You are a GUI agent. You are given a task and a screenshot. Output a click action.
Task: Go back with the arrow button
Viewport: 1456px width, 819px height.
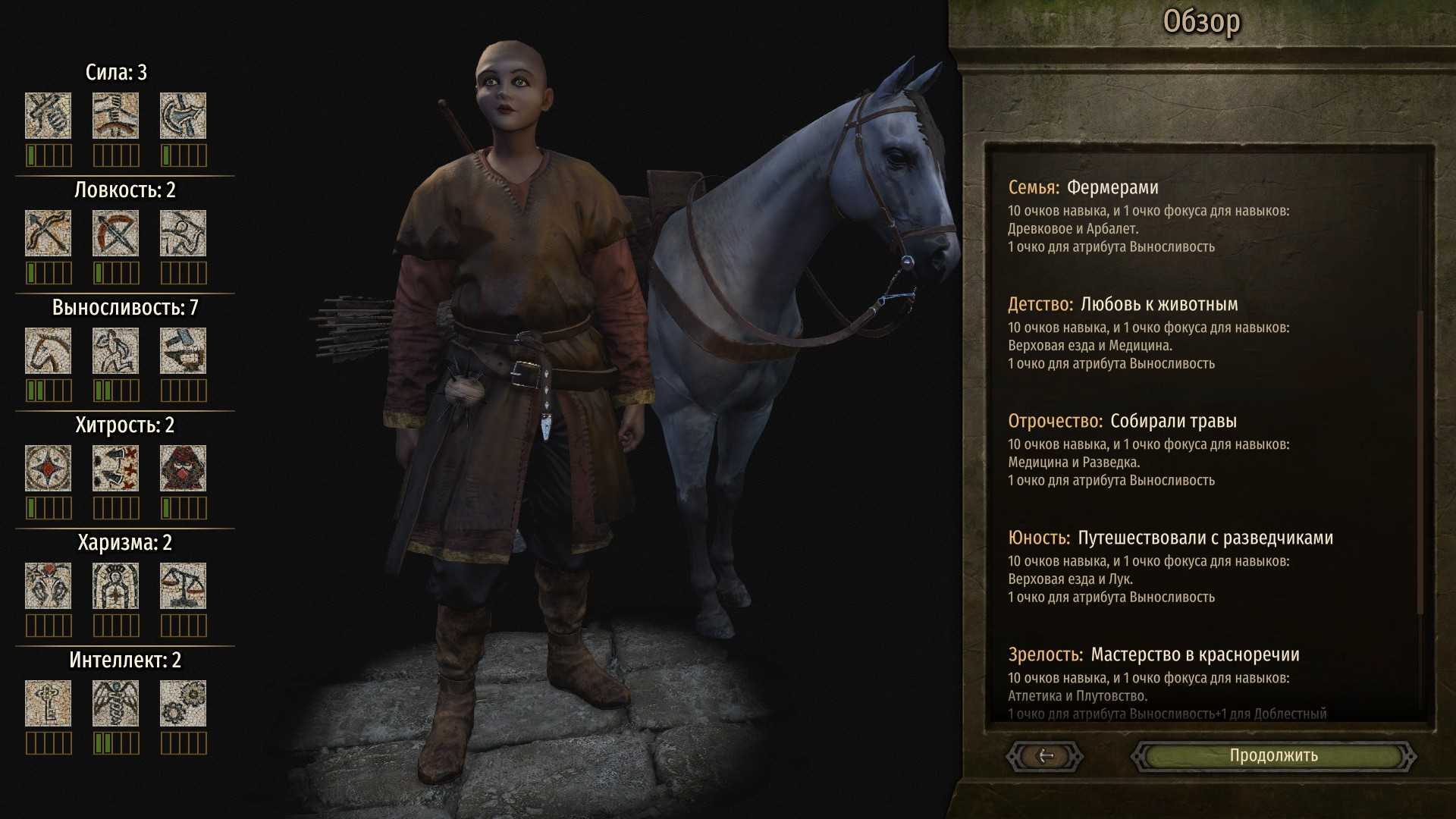point(1045,755)
